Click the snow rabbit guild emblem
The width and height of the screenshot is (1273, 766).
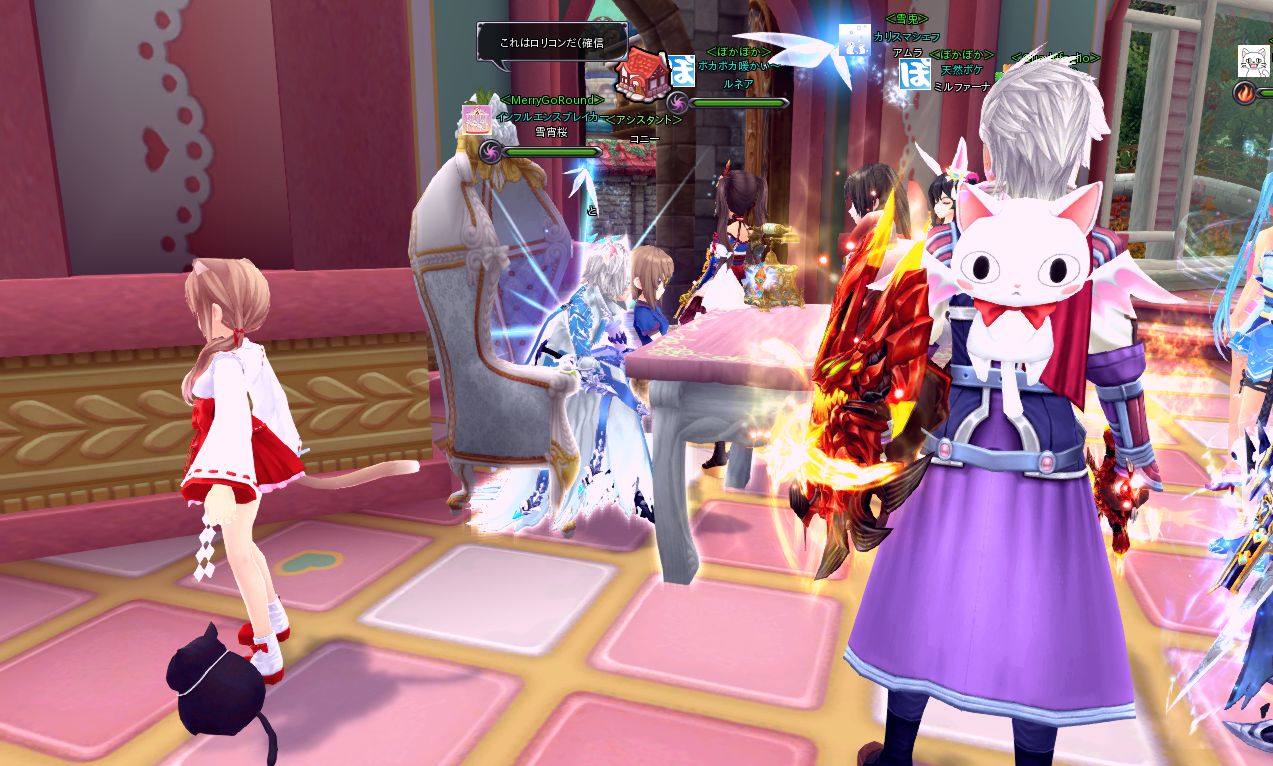pyautogui.click(x=853, y=39)
